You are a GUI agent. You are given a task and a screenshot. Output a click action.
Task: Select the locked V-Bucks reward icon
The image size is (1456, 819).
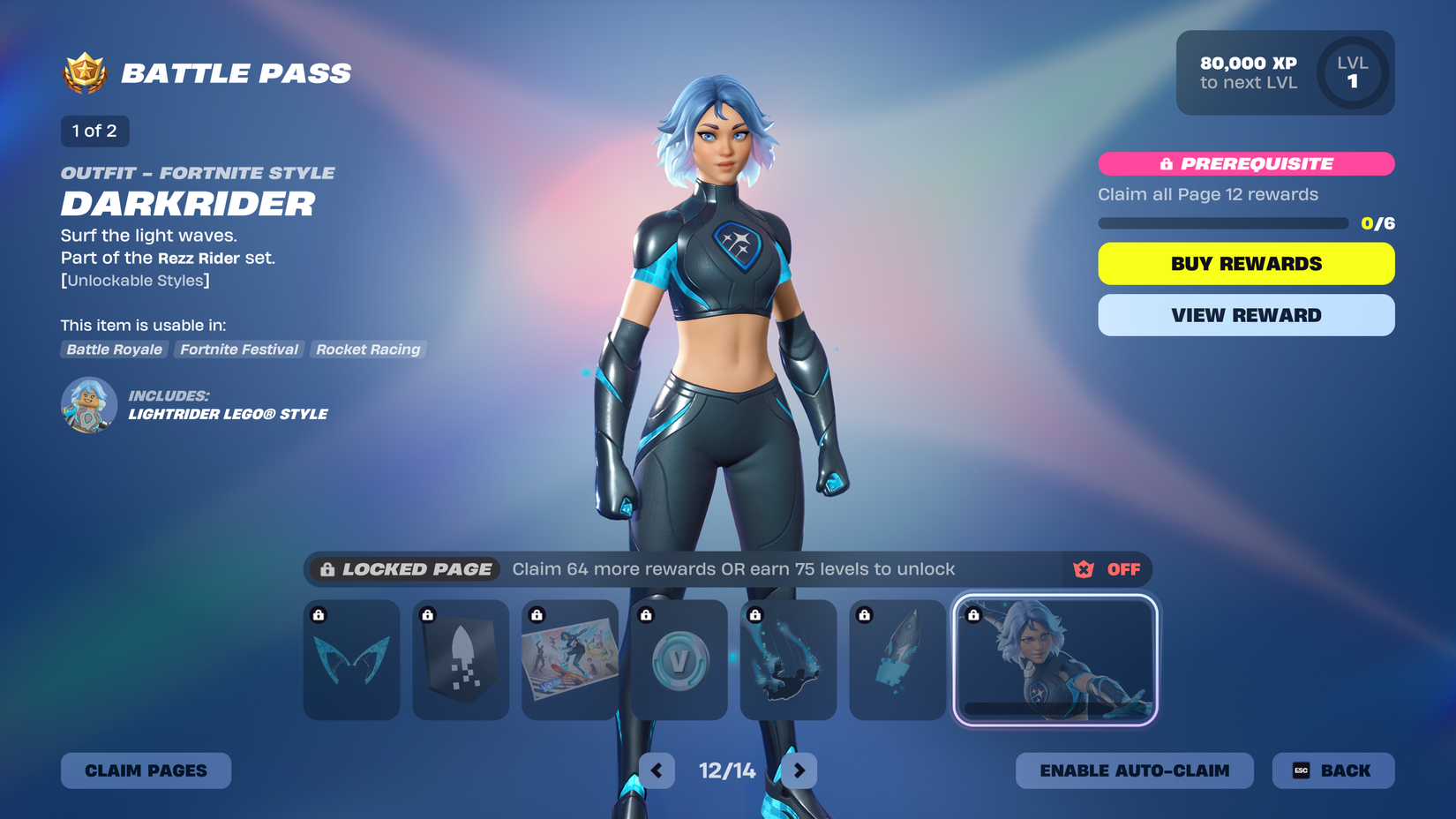[x=679, y=660]
